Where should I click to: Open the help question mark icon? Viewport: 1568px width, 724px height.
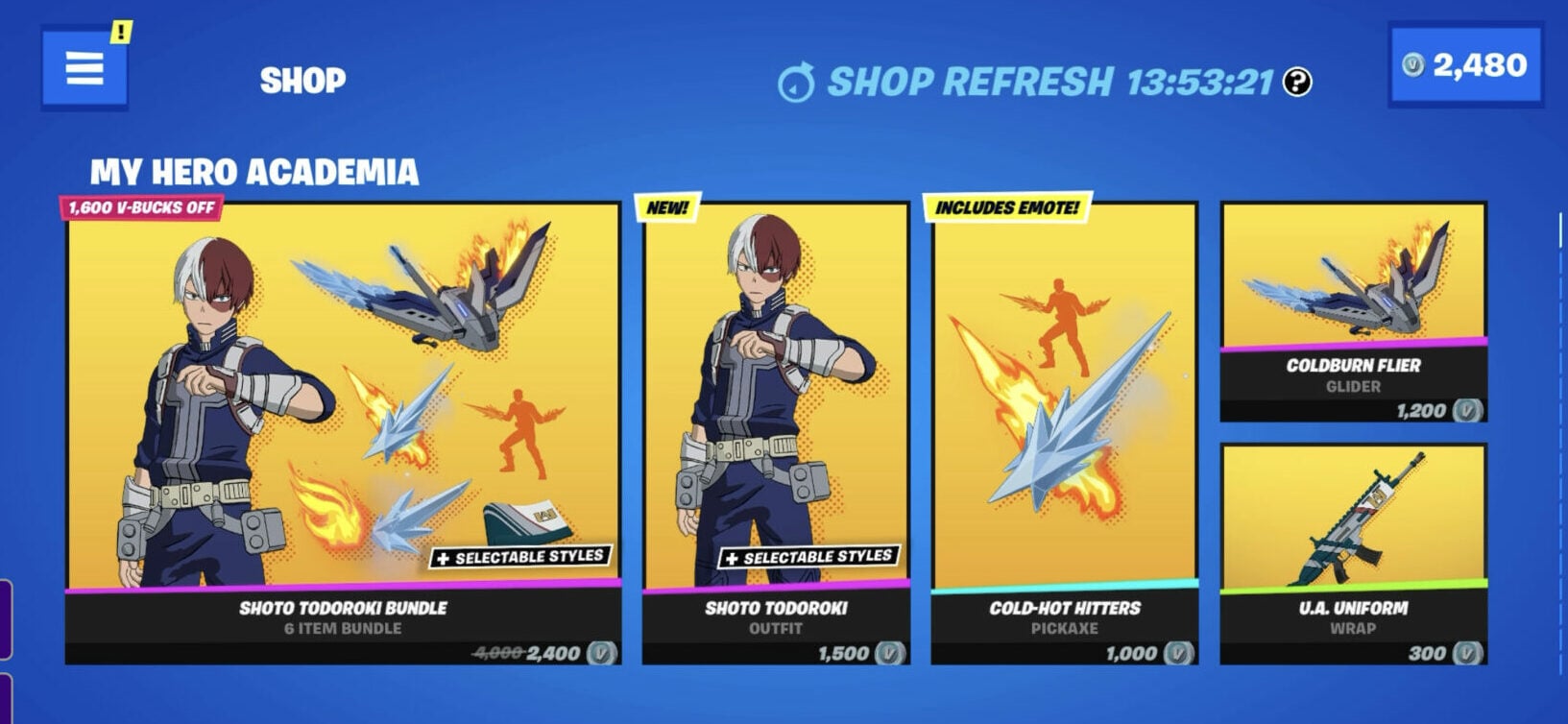coord(1296,82)
